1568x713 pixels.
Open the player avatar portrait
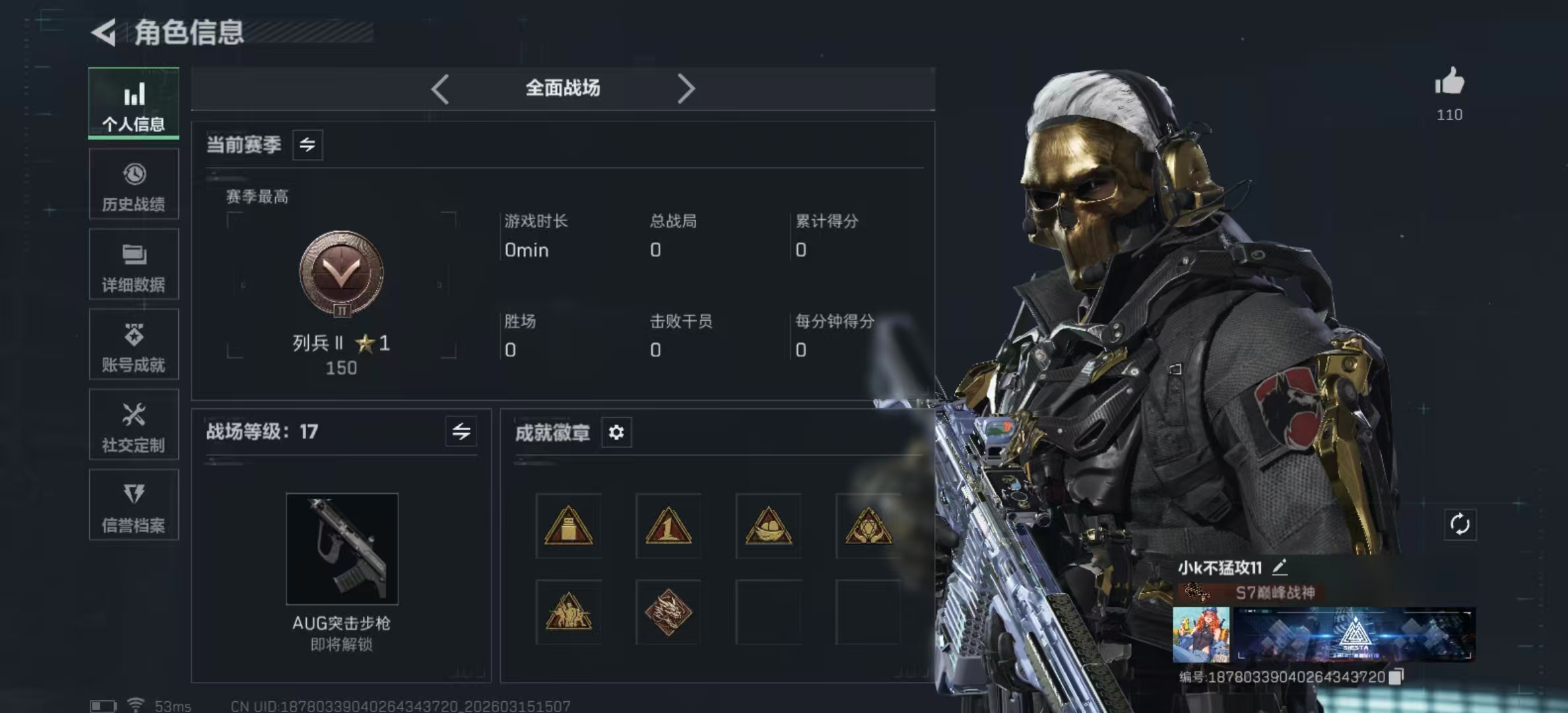pyautogui.click(x=1200, y=634)
